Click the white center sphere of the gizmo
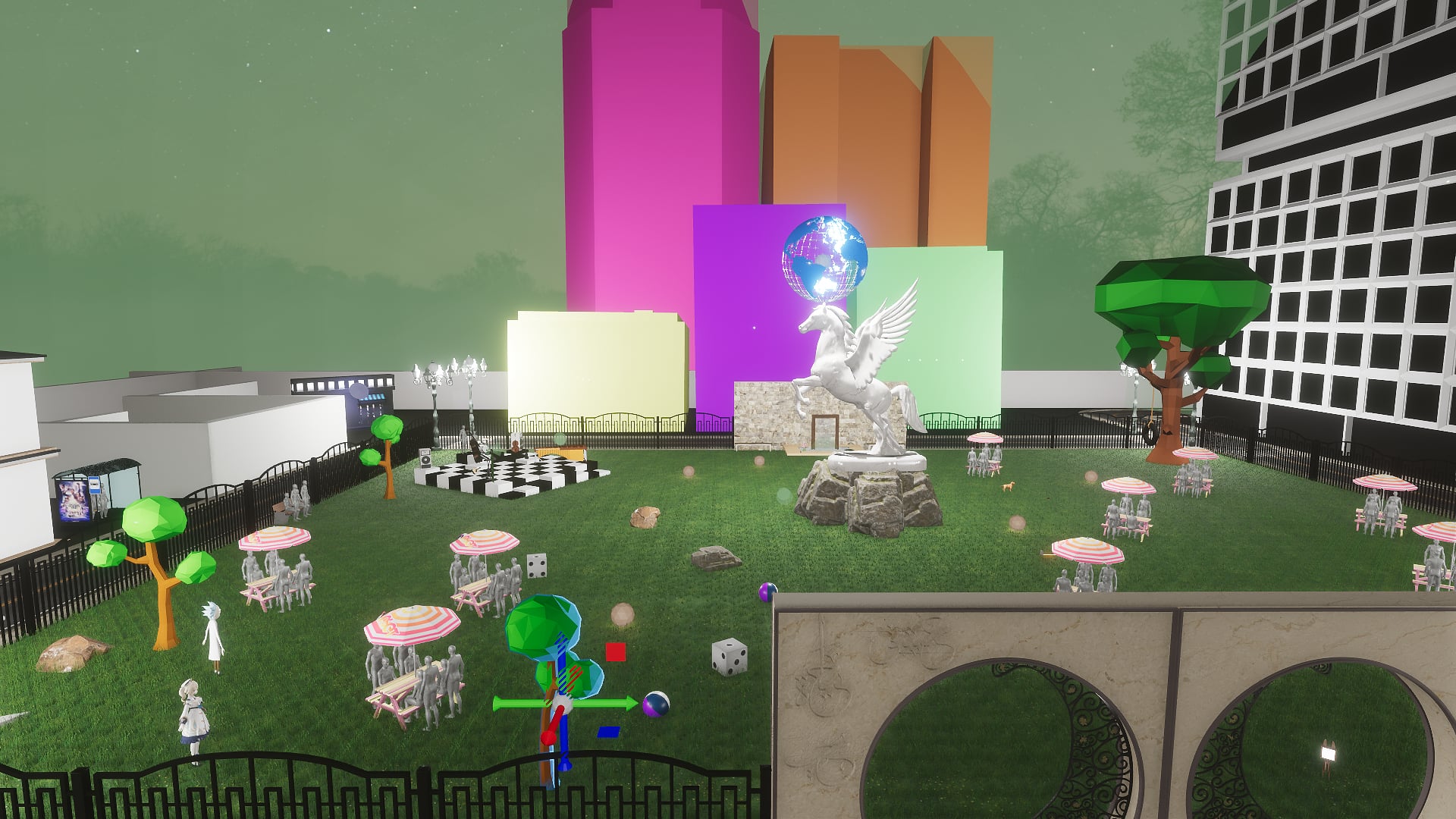Screen dimensions: 1456x819 [x=562, y=703]
